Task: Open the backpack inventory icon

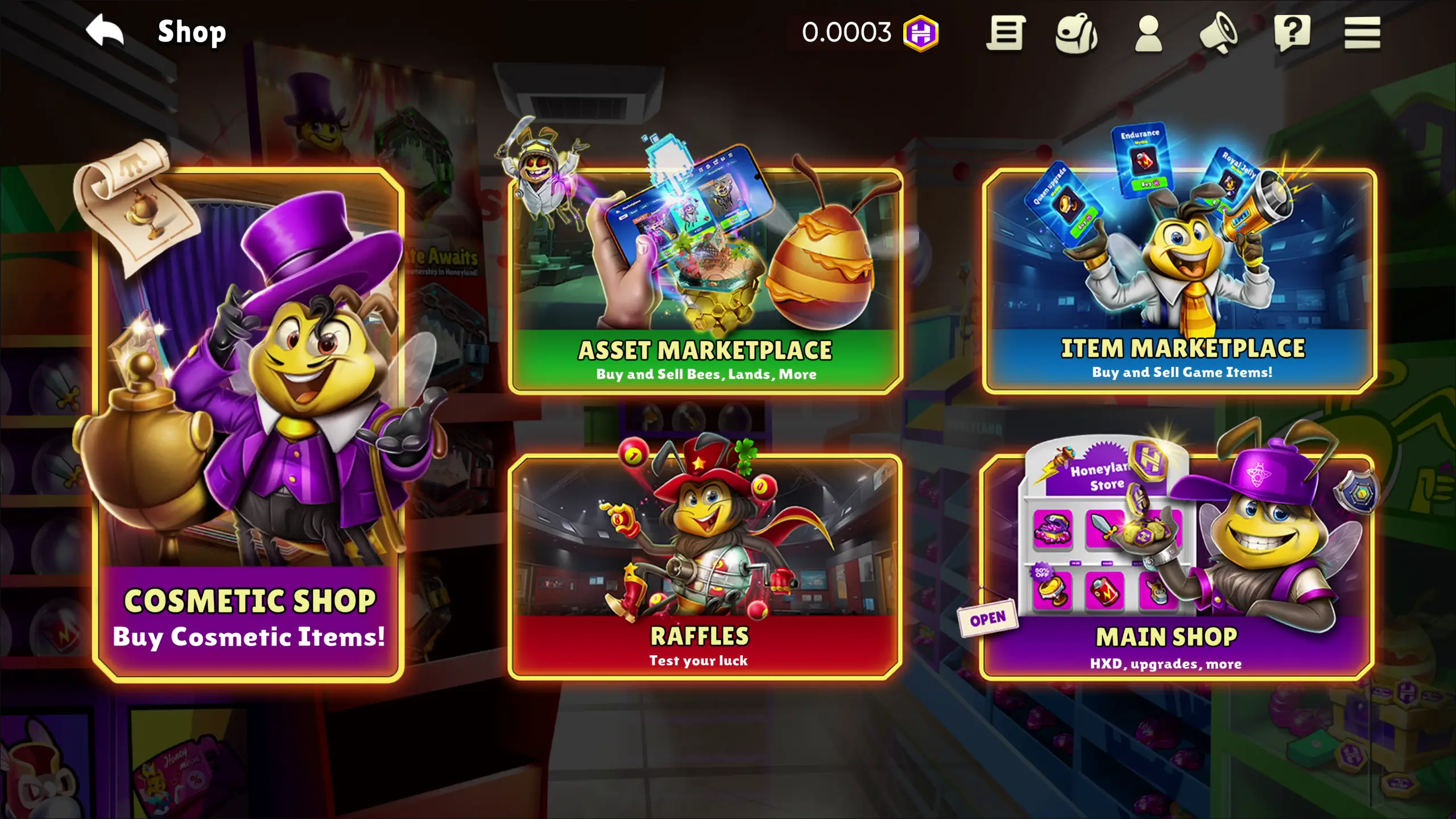Action: pyautogui.click(x=1078, y=34)
